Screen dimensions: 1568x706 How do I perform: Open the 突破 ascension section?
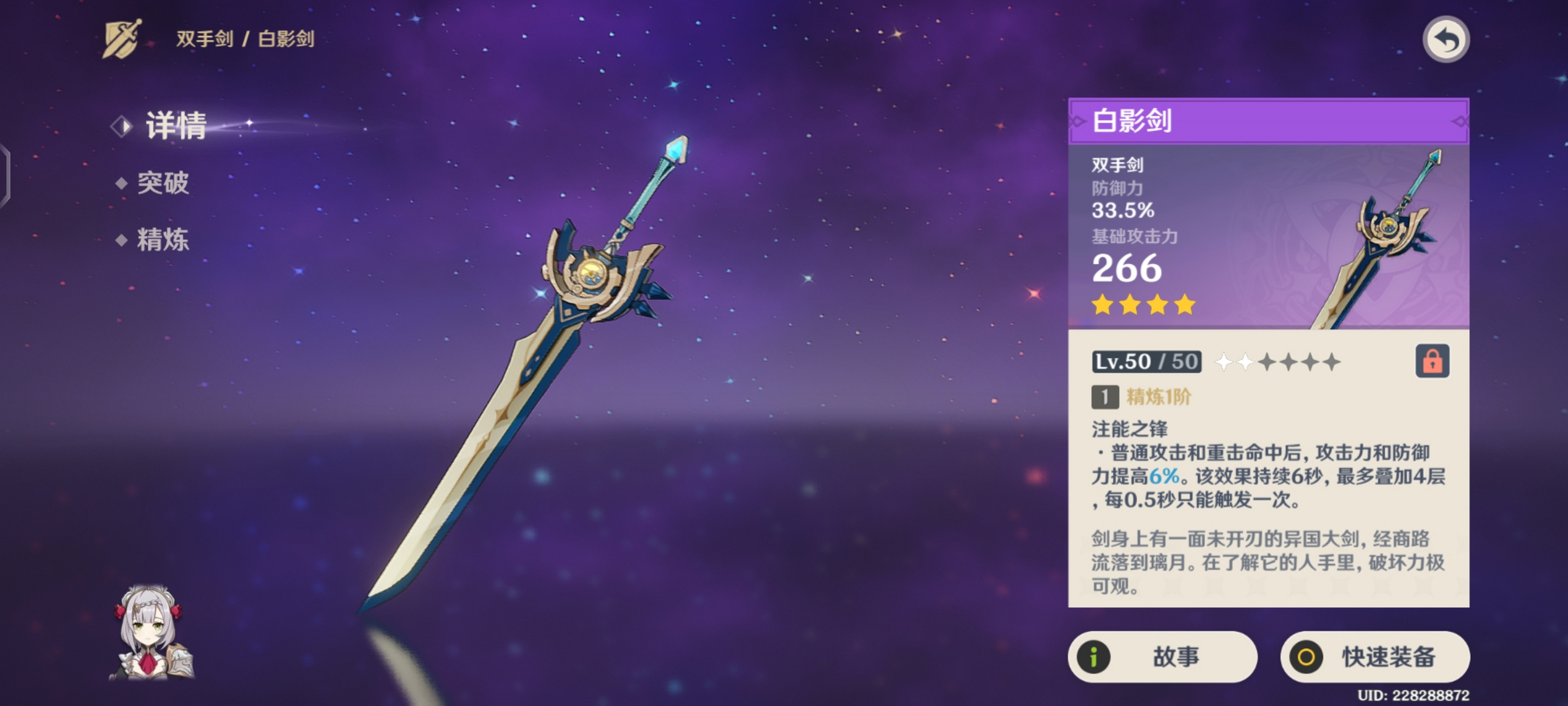[165, 182]
